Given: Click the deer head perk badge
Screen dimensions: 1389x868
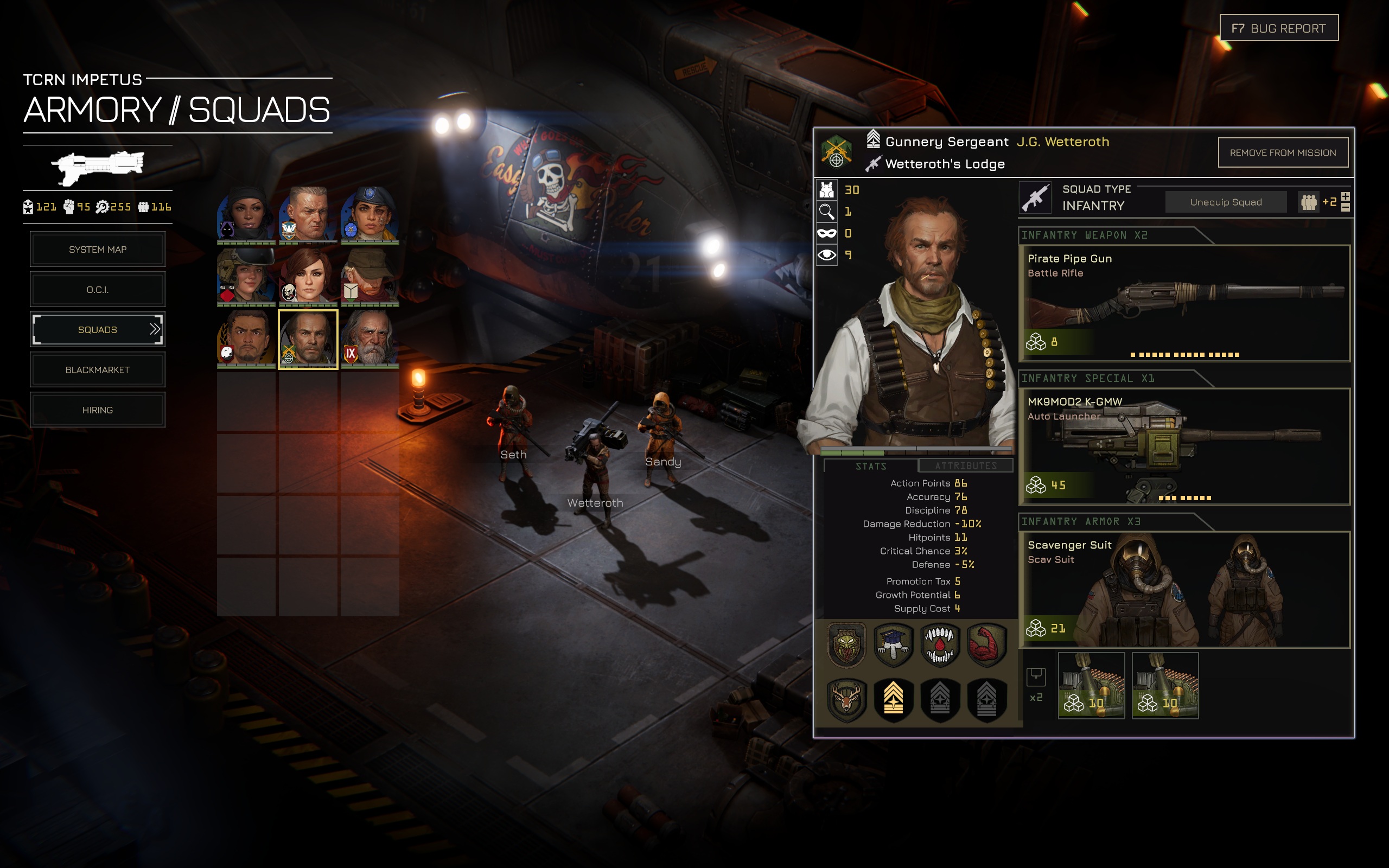Looking at the screenshot, I should (x=846, y=699).
